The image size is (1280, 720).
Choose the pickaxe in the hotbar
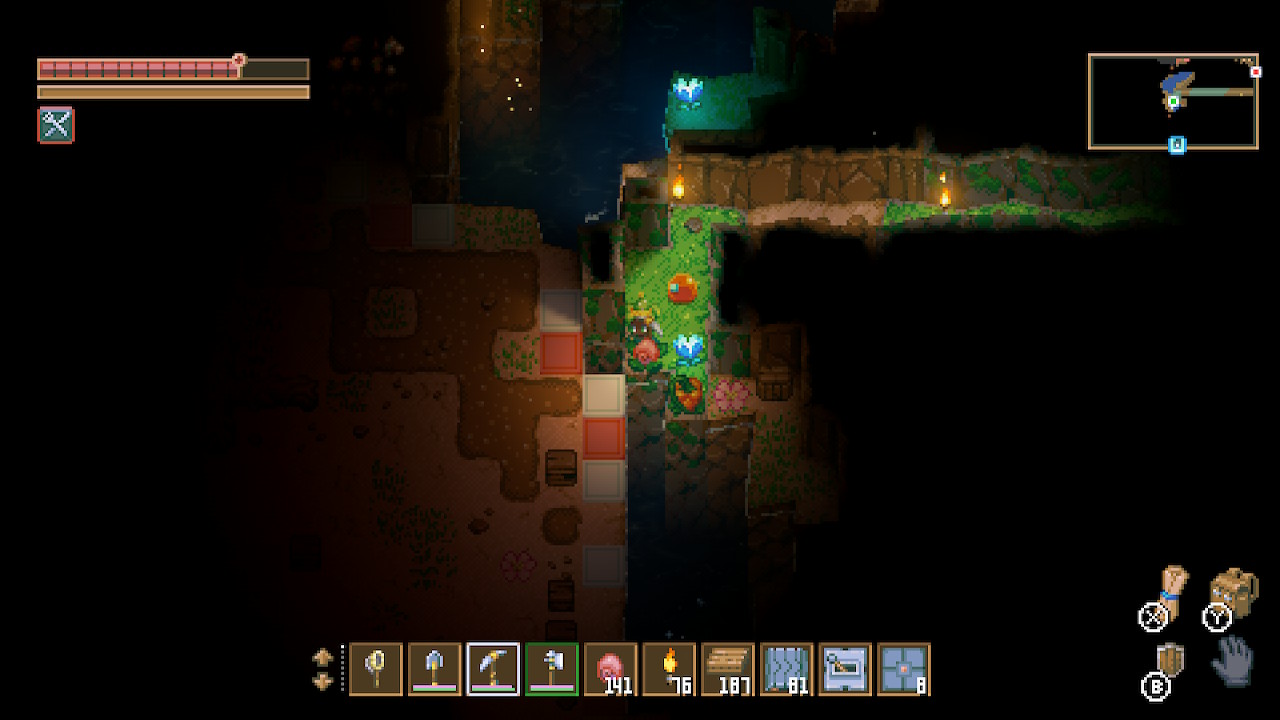click(x=493, y=668)
